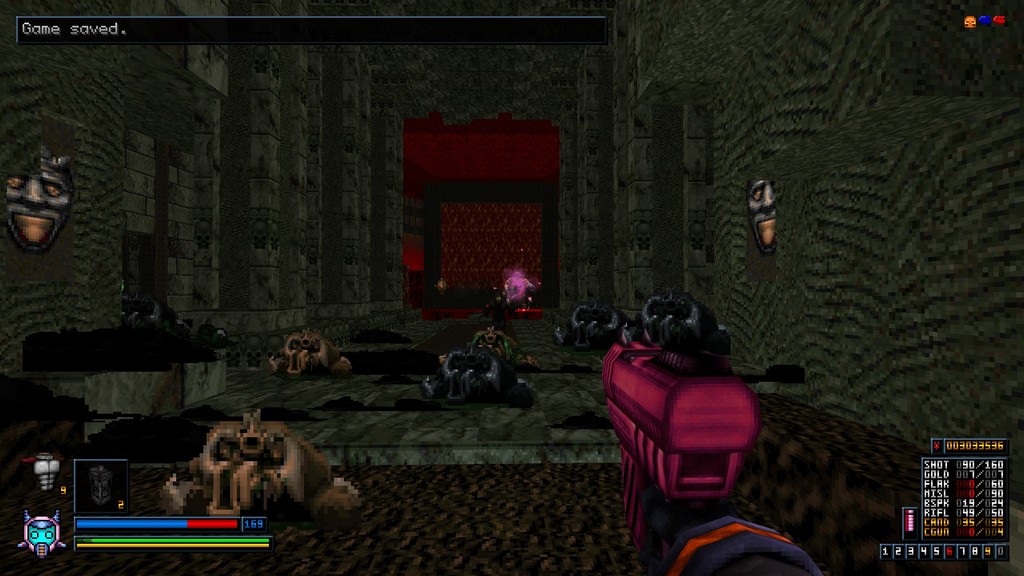Click the white grenade canister icon
The height and width of the screenshot is (576, 1024).
coord(45,470)
